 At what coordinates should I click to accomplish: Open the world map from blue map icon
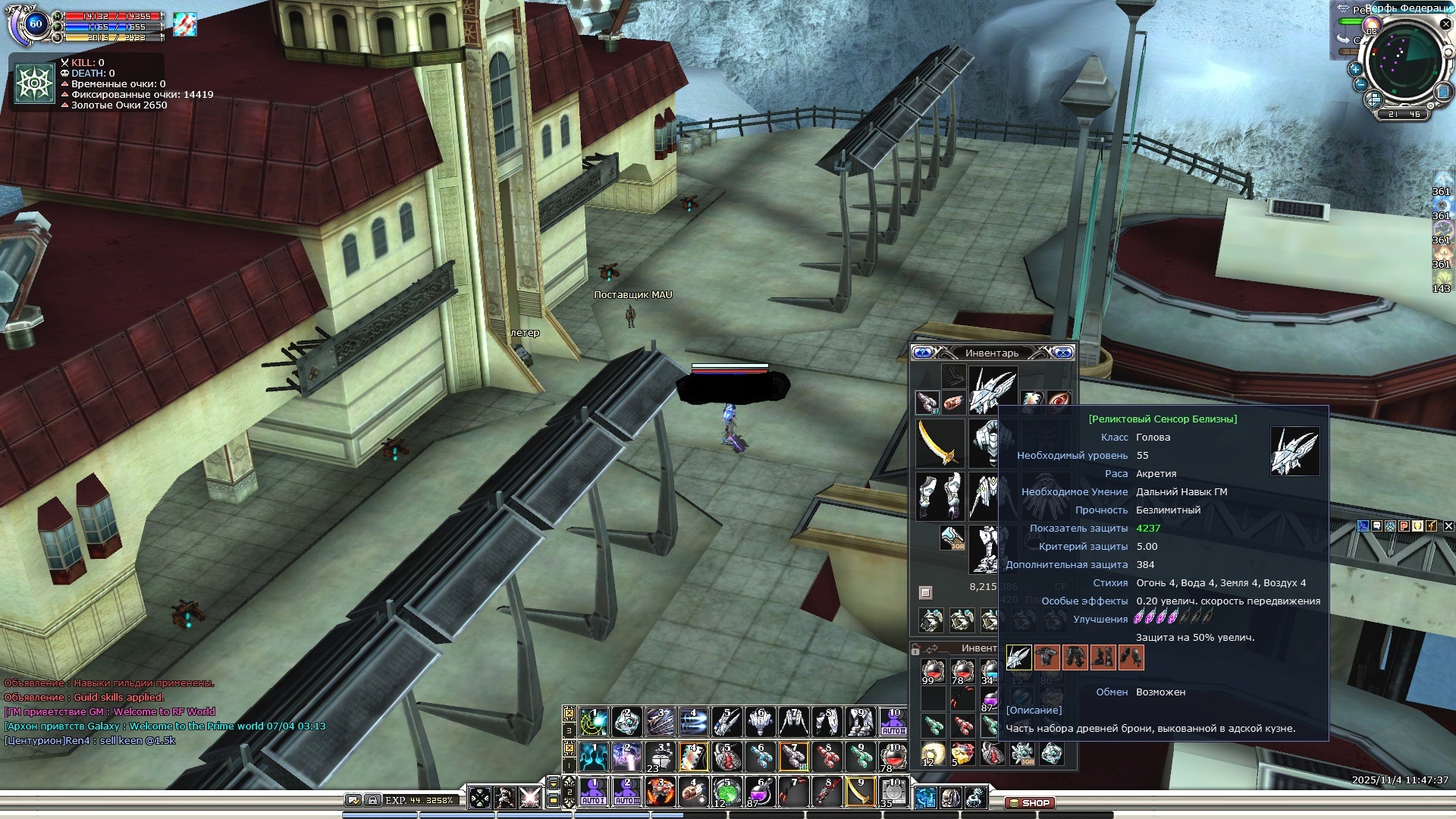1443,93
